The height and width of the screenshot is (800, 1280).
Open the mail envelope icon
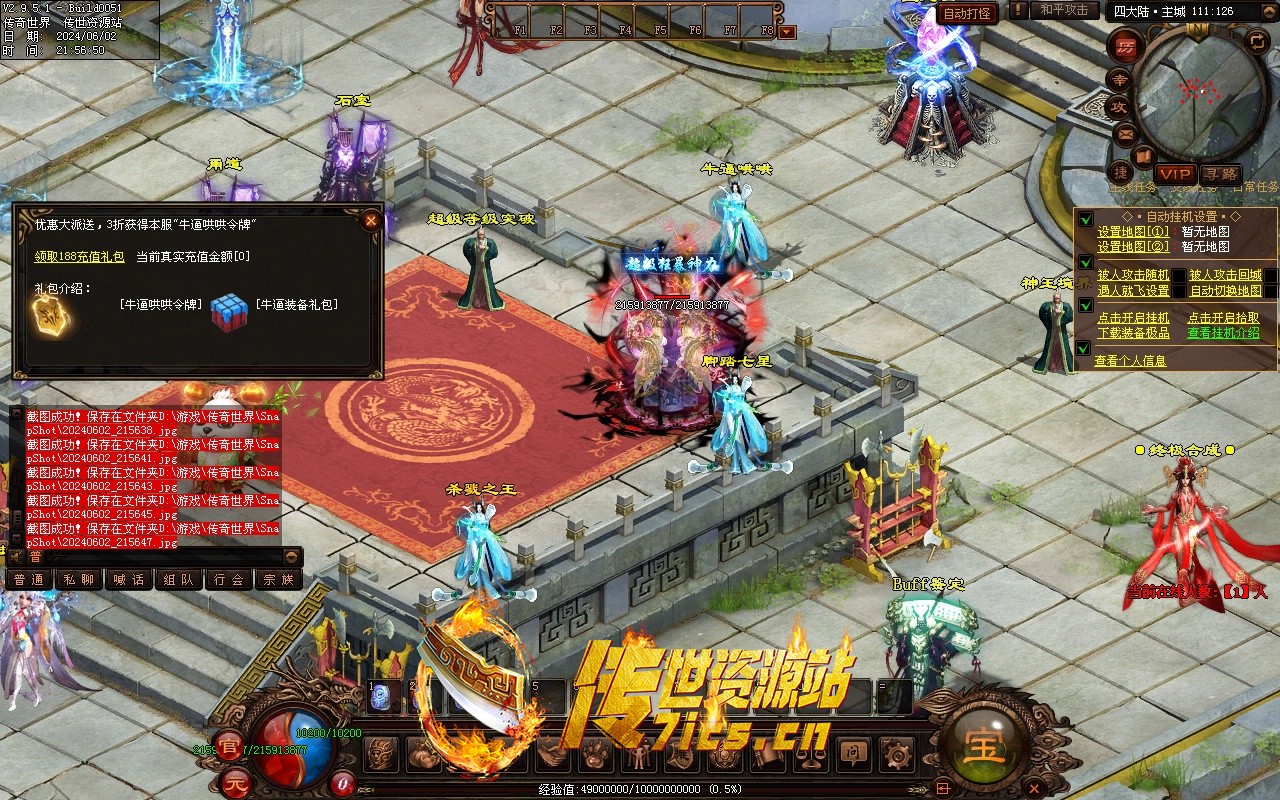1124,133
